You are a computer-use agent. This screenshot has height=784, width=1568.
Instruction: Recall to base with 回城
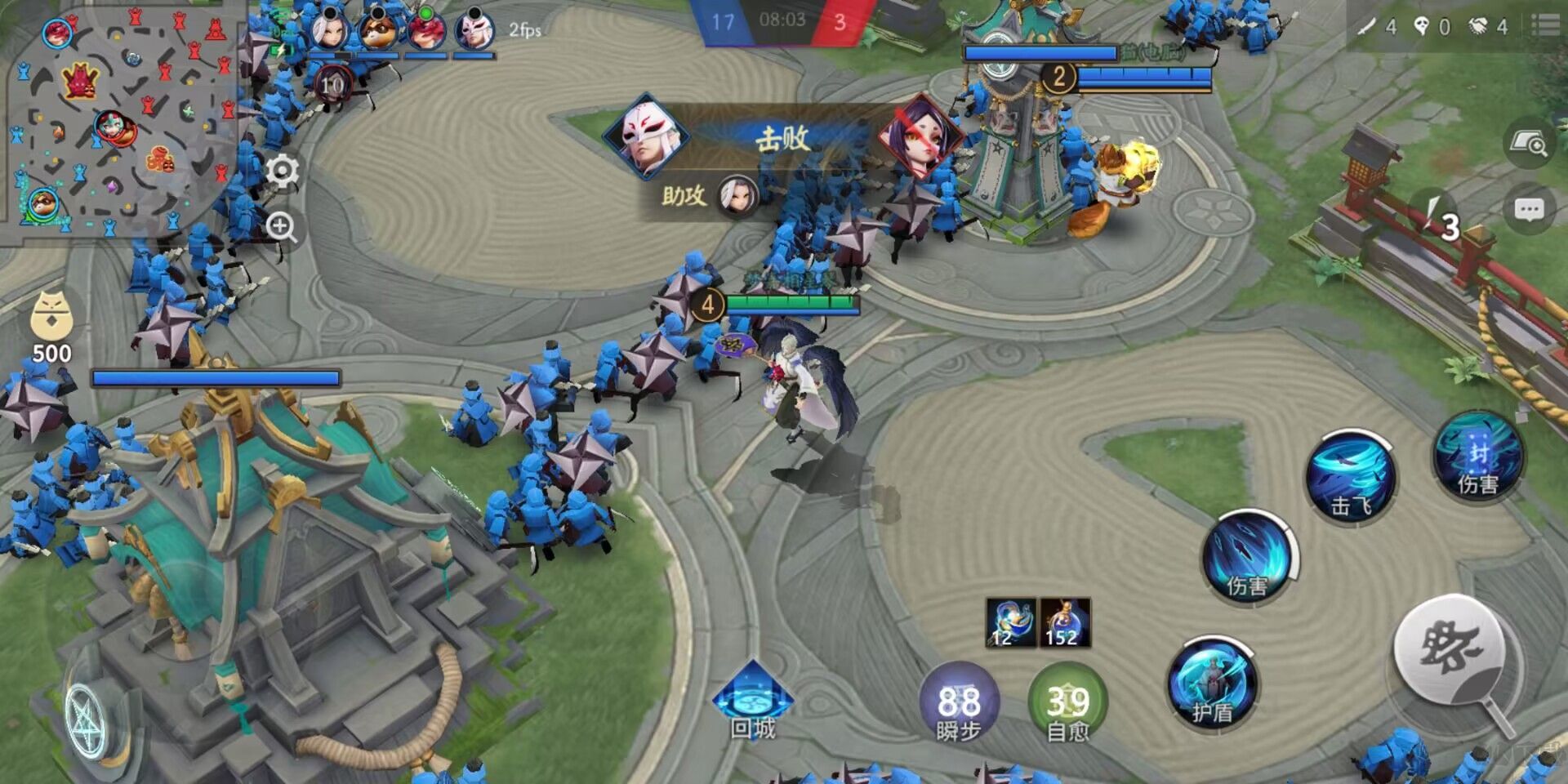752,701
